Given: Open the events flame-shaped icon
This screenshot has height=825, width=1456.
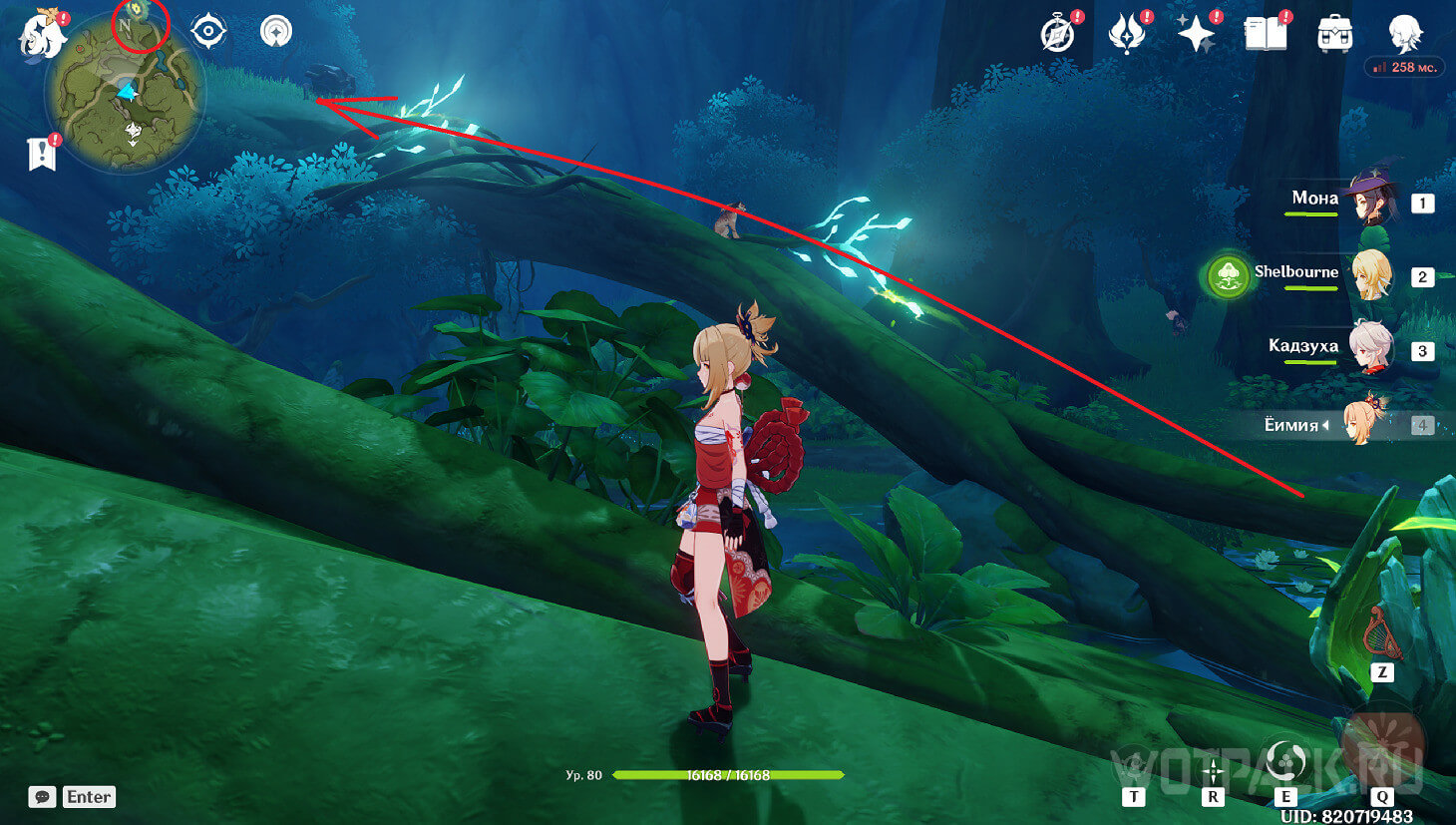Looking at the screenshot, I should (x=1126, y=35).
